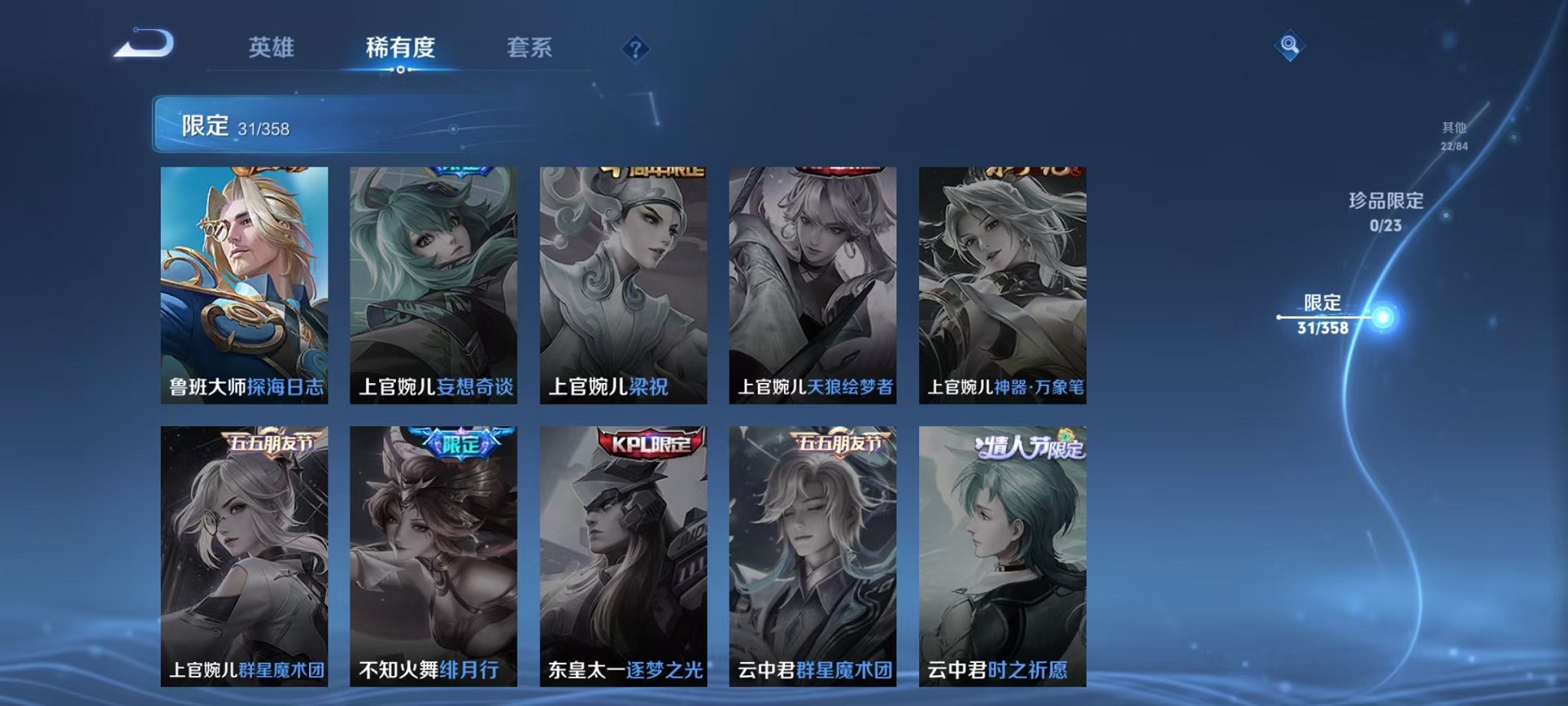This screenshot has width=1568, height=706.
Task: Click the 31/358 progress counter next to 限定
Action: click(x=262, y=127)
